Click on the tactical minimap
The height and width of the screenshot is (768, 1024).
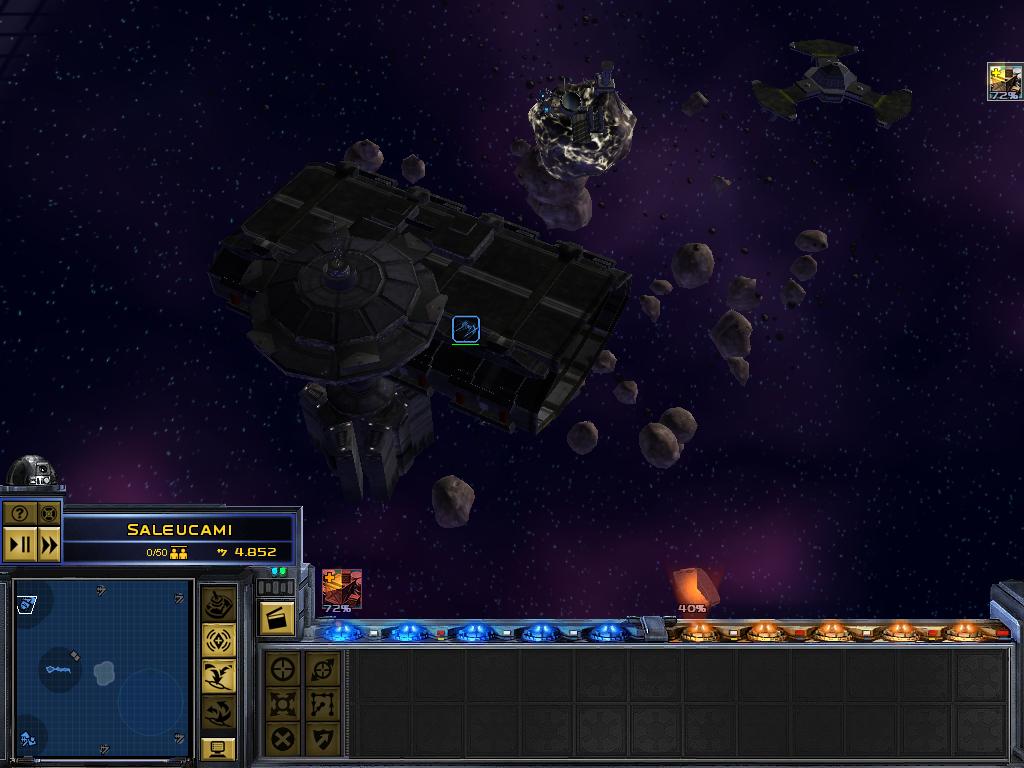click(103, 669)
